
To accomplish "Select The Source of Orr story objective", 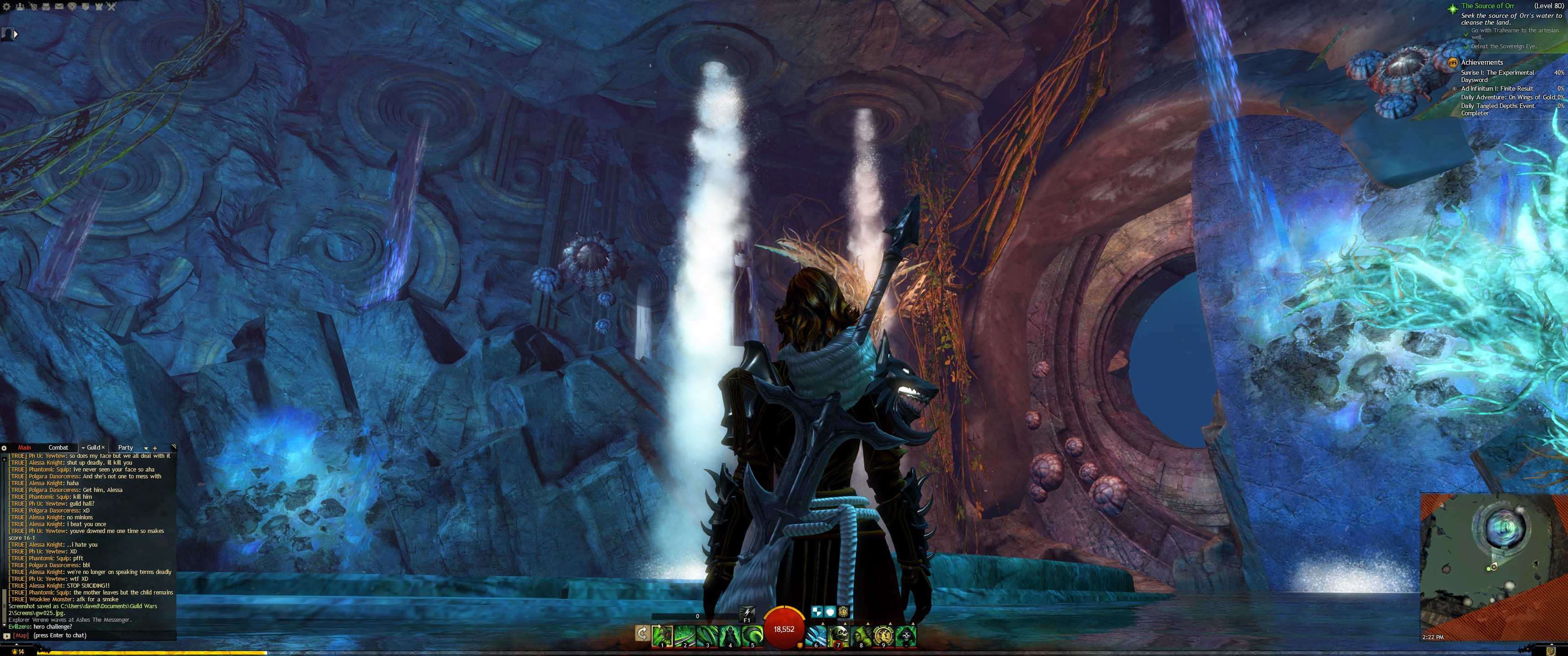I will click(x=1488, y=6).
